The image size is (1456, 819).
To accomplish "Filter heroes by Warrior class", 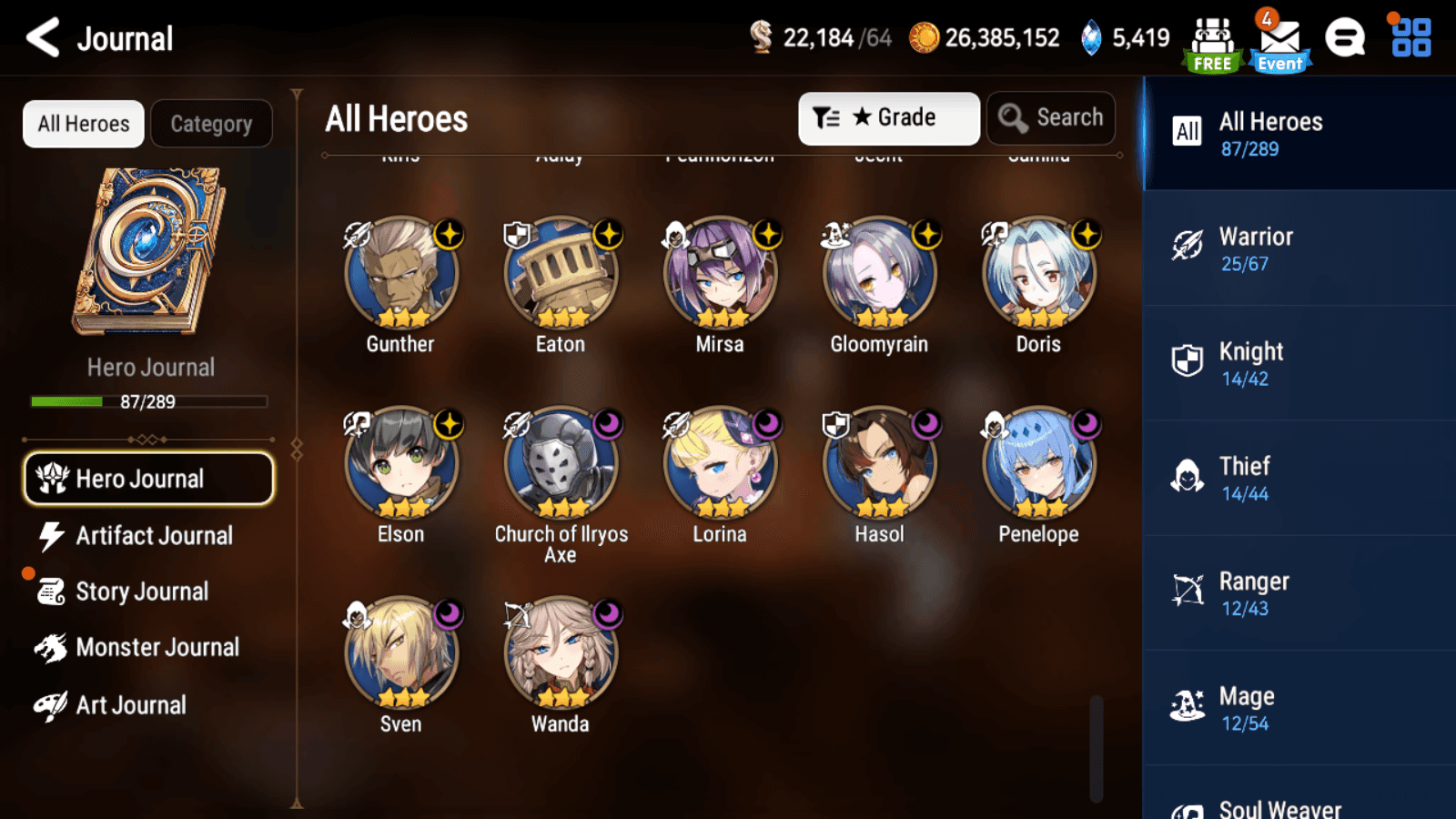I will (1299, 248).
